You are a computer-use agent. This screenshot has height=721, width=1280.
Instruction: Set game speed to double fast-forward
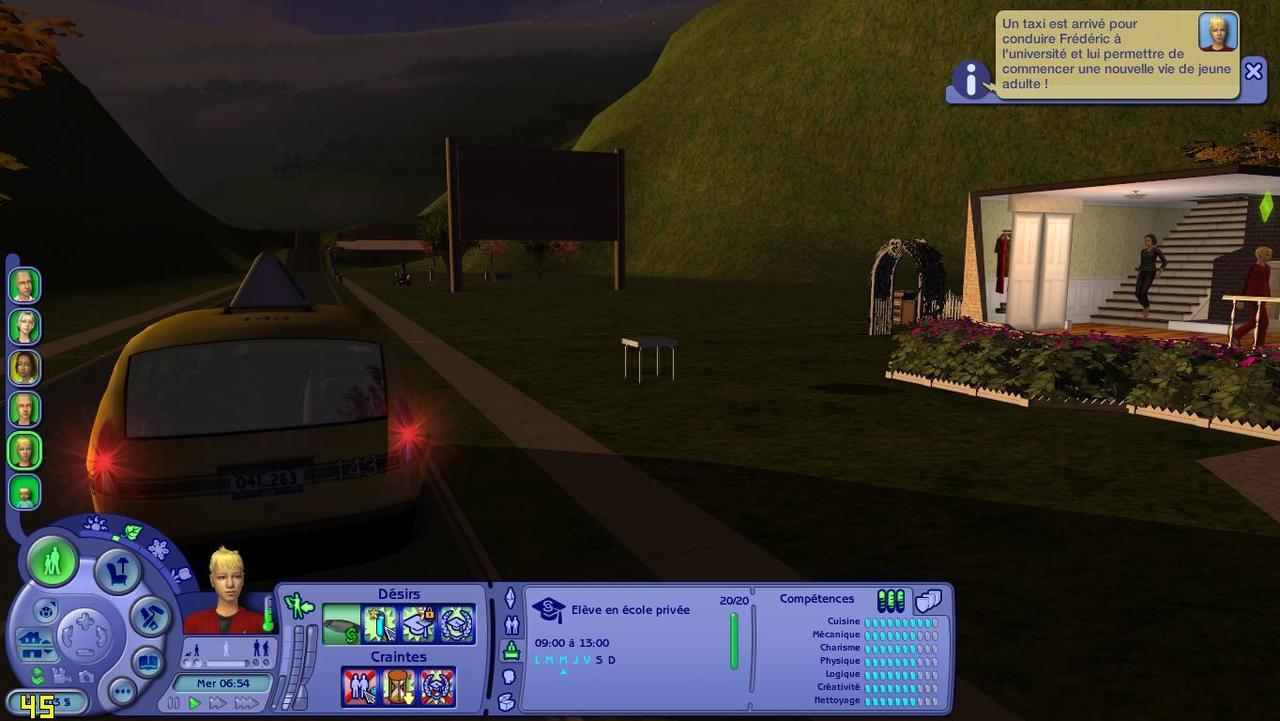[217, 703]
